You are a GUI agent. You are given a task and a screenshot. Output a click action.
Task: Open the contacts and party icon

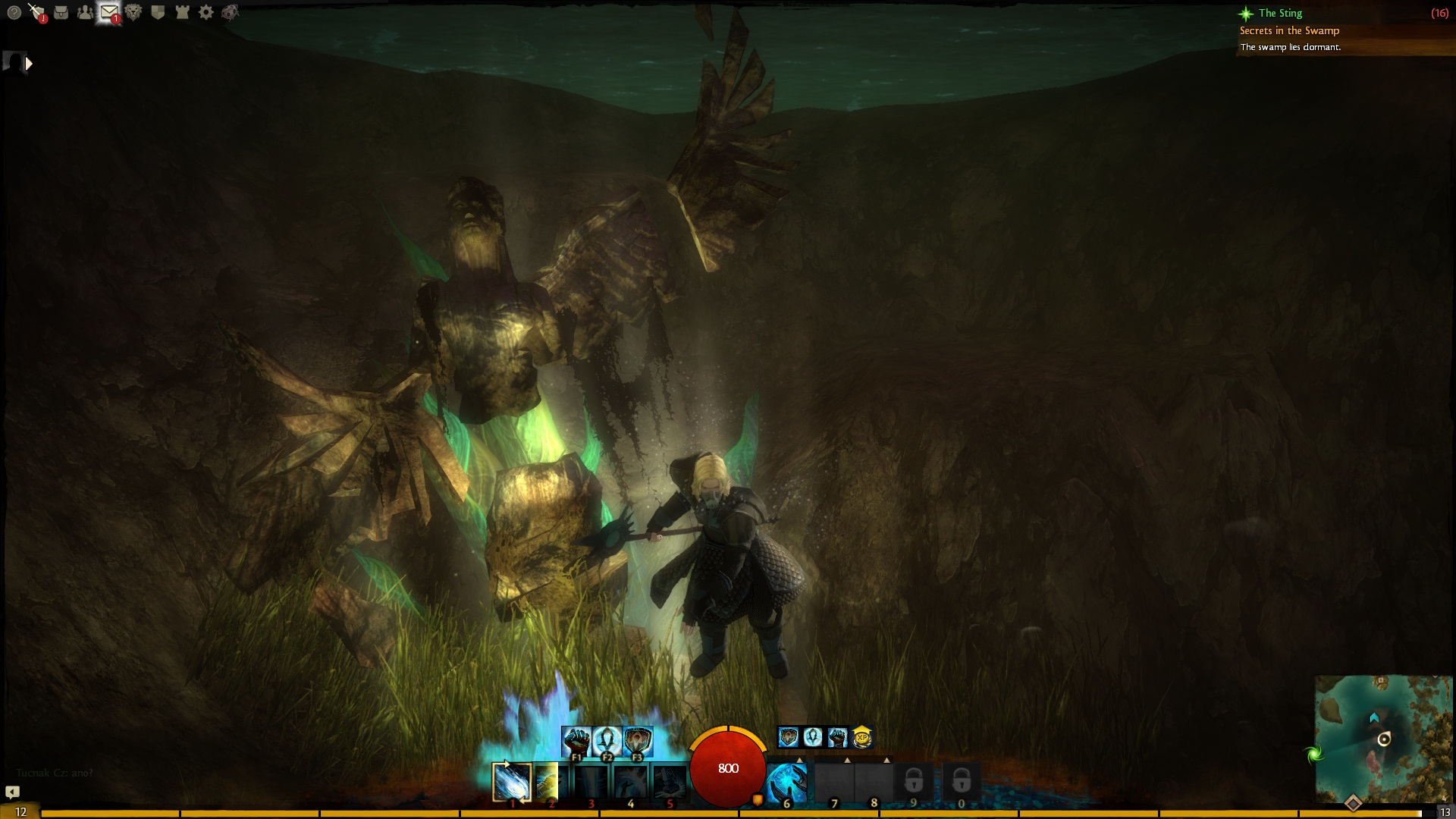(x=85, y=12)
